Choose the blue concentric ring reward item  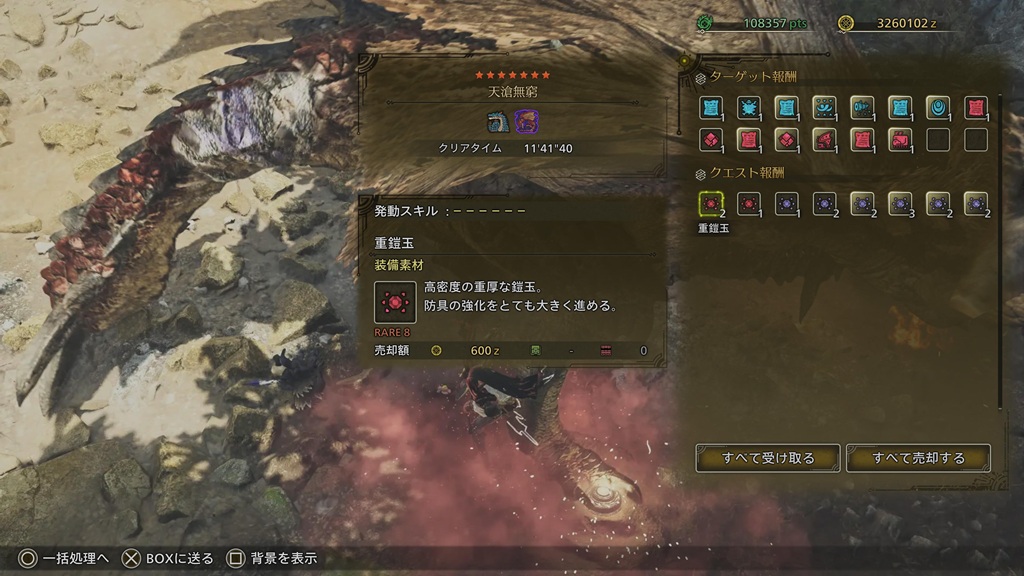click(937, 107)
